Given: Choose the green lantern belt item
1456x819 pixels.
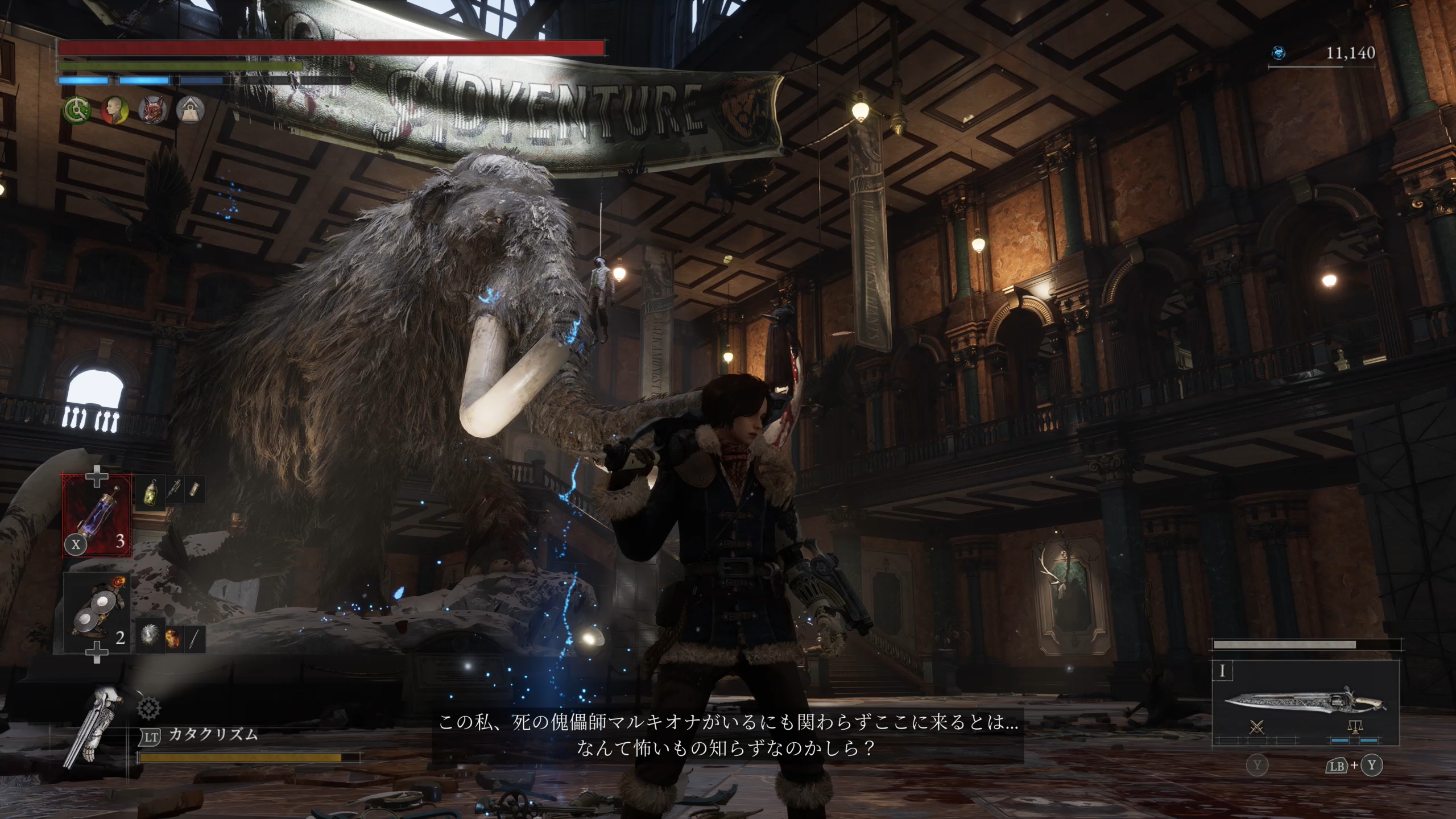Looking at the screenshot, I should pyautogui.click(x=151, y=489).
